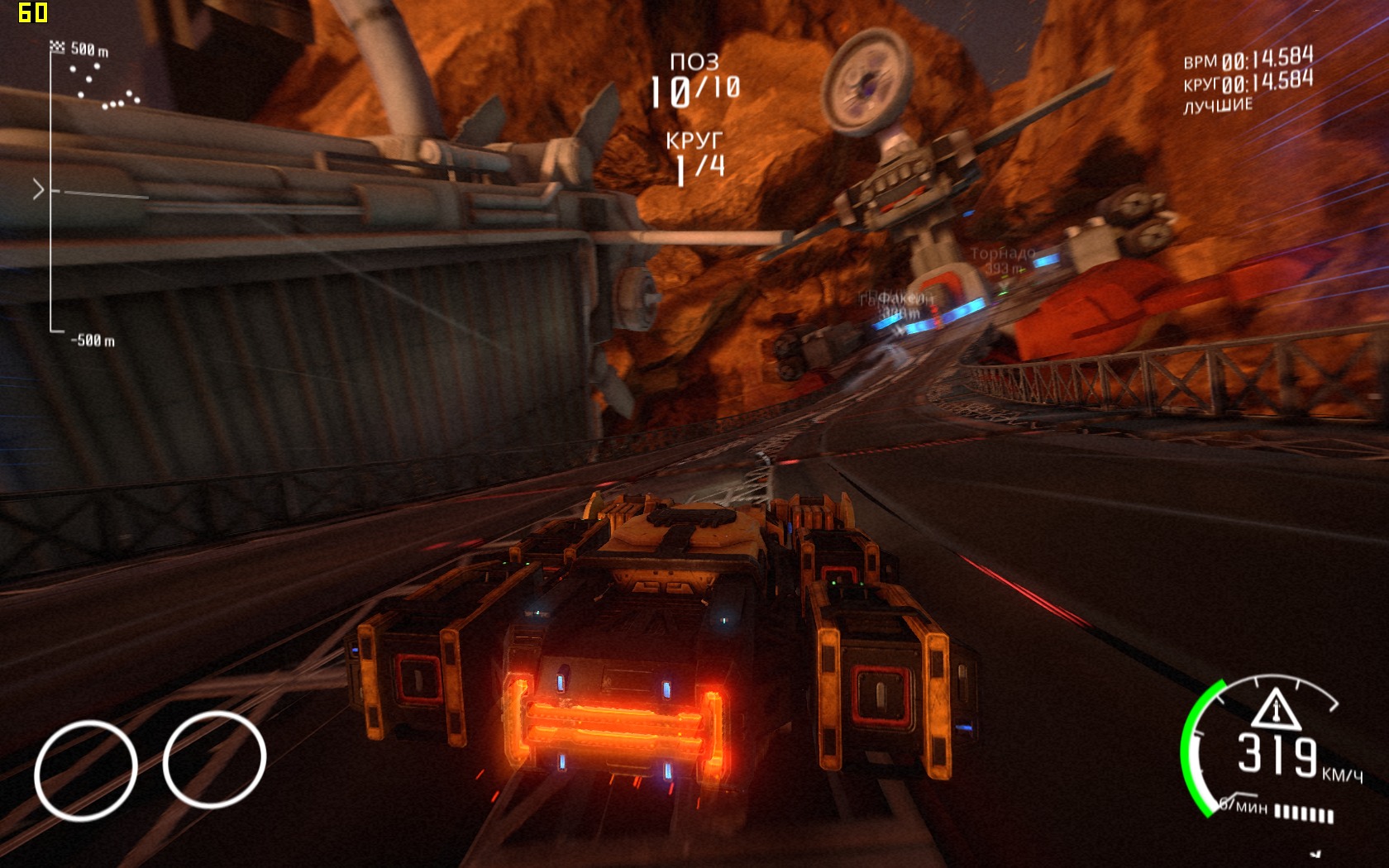Select the warning triangle icon on the speedometer
The image size is (1389, 868).
click(x=1276, y=709)
